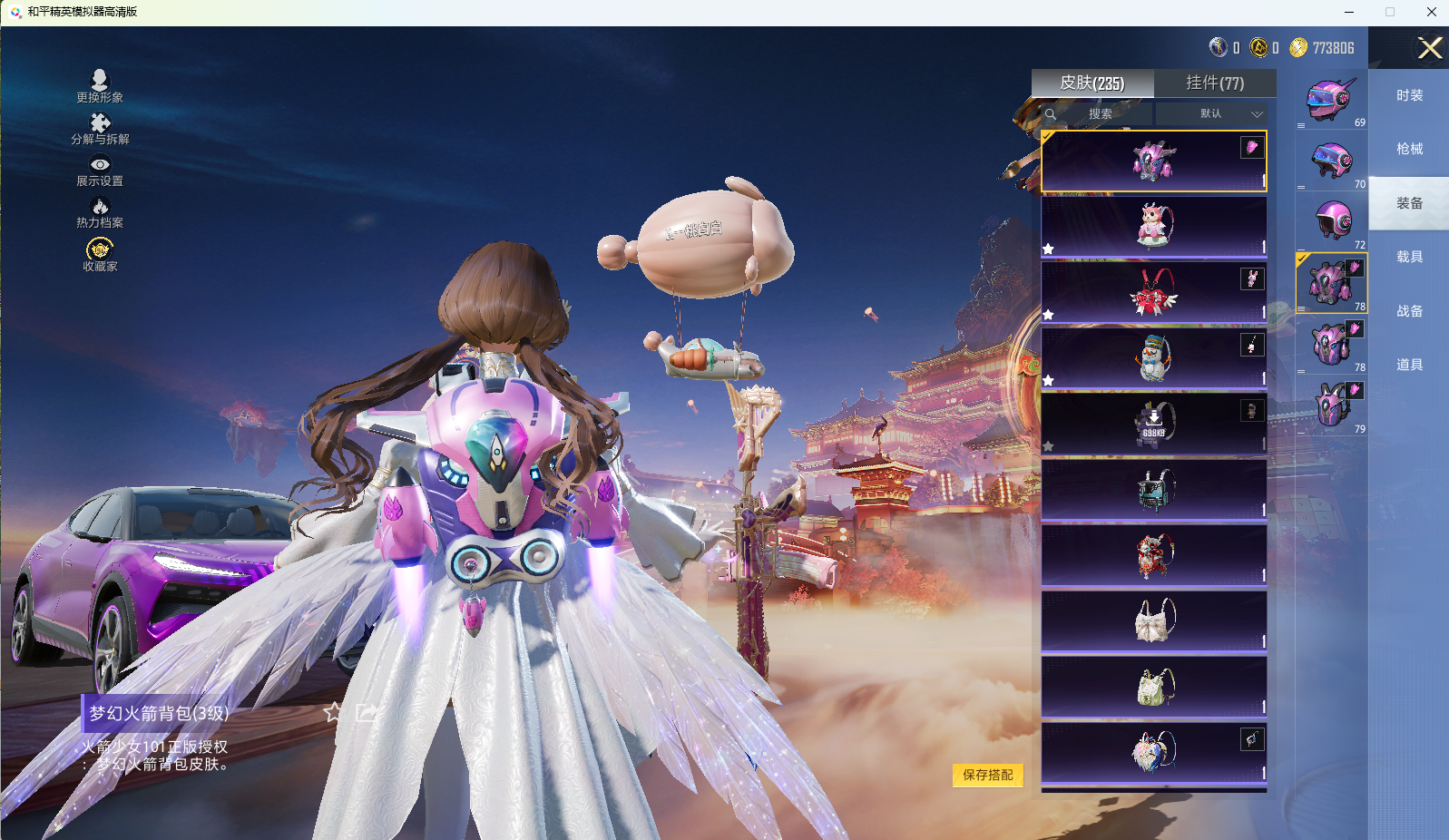Open the 时装 category
The image size is (1449, 840).
[1409, 95]
